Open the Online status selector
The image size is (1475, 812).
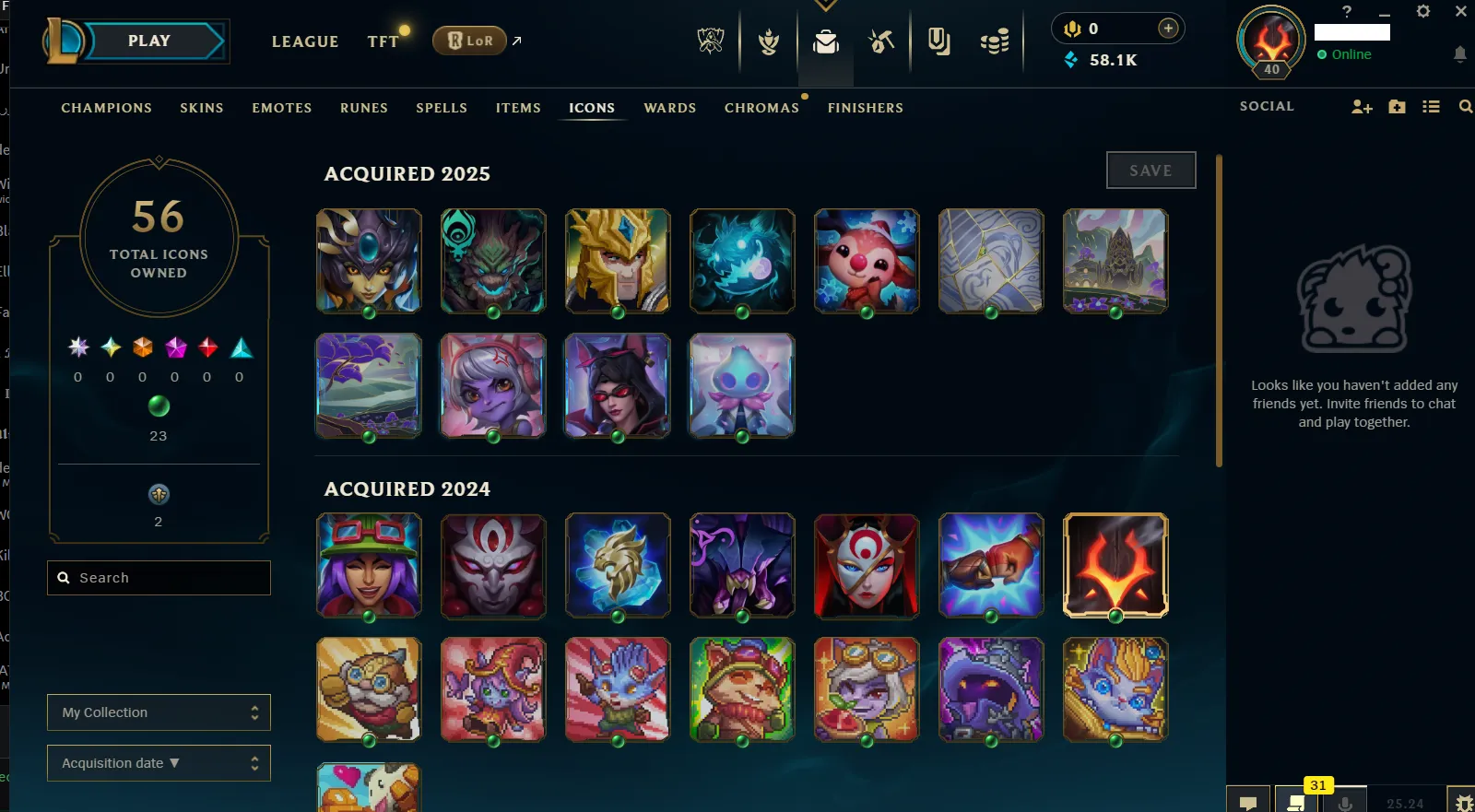click(x=1348, y=54)
